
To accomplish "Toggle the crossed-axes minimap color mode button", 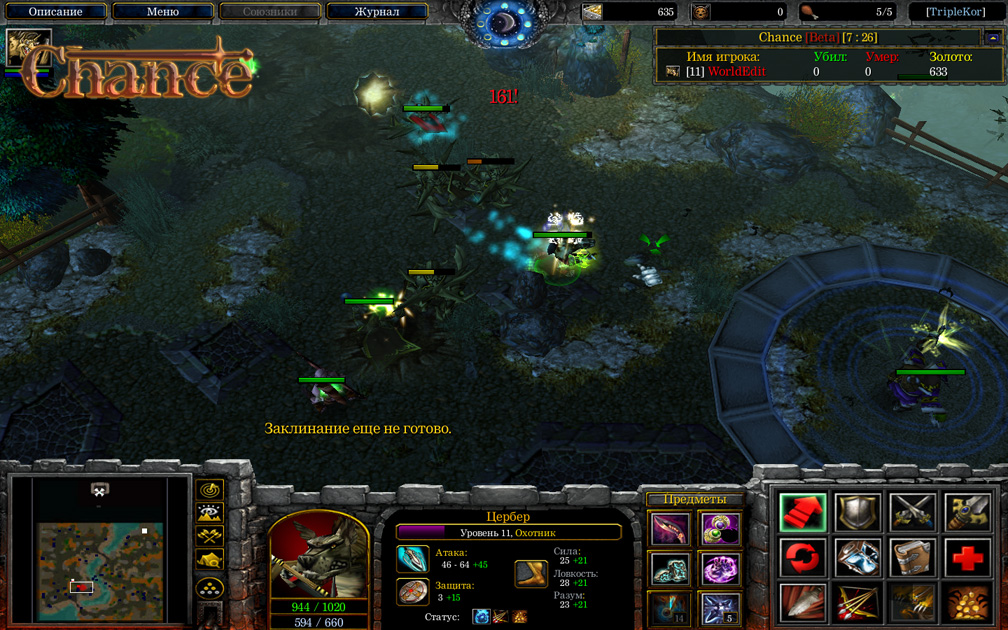I will point(209,537).
